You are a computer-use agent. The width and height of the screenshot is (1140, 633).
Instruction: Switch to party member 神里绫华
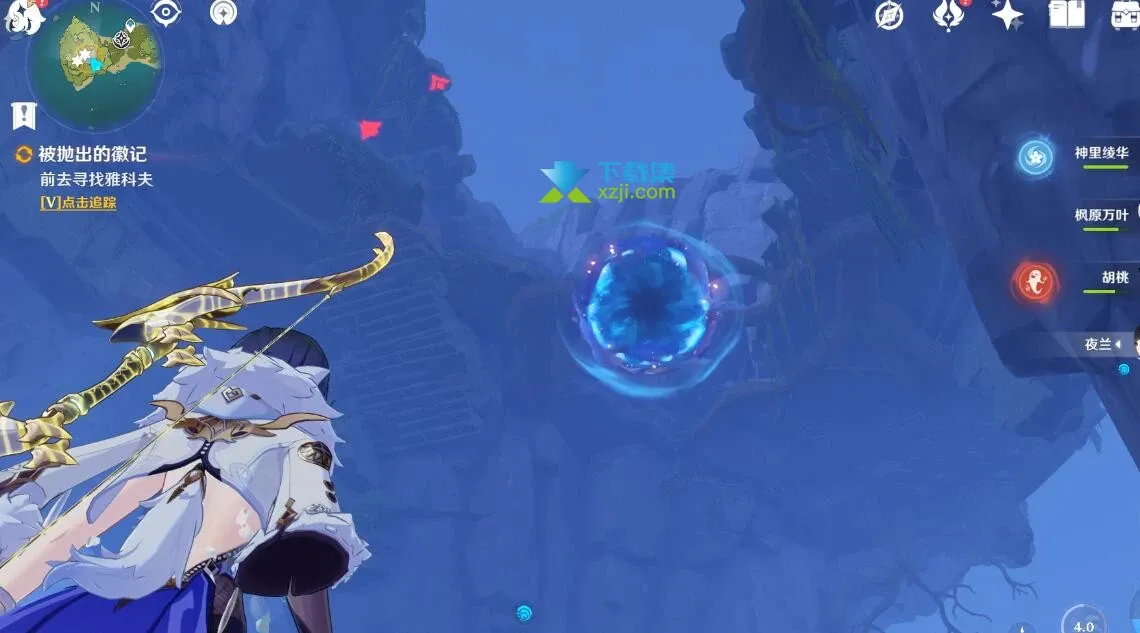click(1101, 154)
